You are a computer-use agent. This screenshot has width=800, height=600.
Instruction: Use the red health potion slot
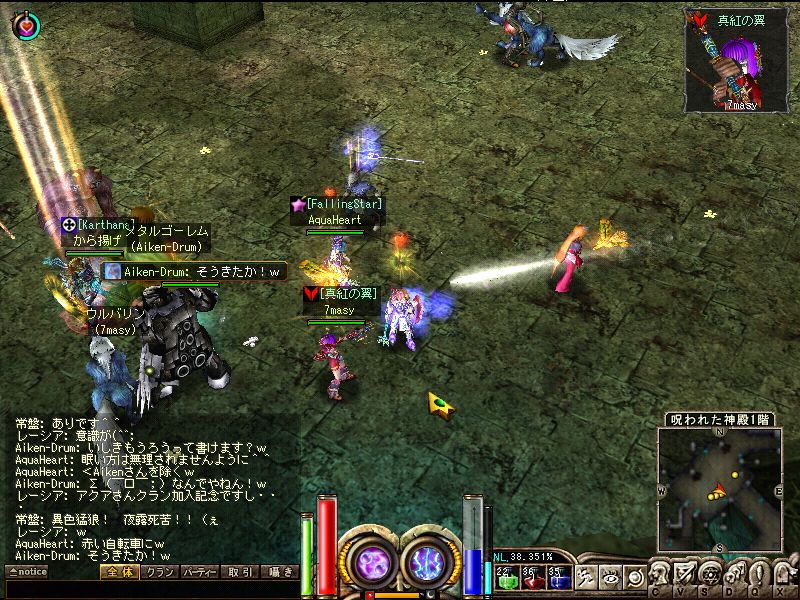(530, 575)
